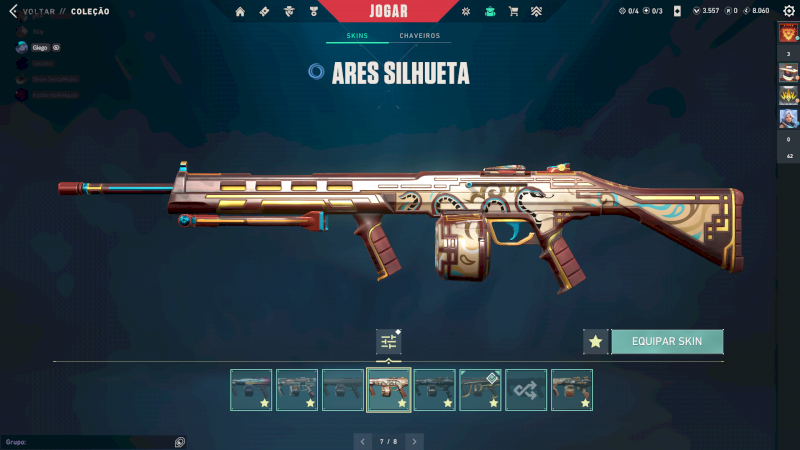Go to the next skin page arrow
Viewport: 800px width, 450px height.
(414, 440)
